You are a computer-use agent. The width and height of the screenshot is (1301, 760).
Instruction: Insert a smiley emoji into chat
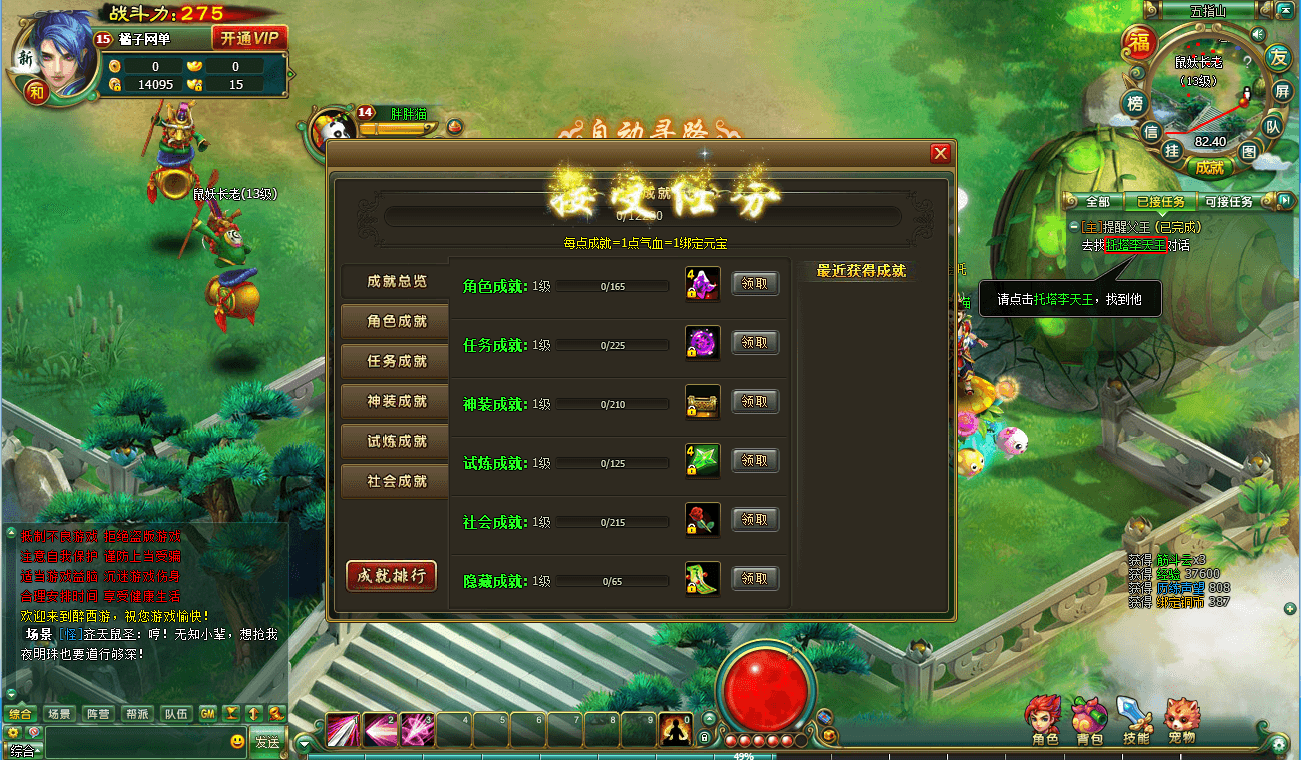[x=236, y=743]
